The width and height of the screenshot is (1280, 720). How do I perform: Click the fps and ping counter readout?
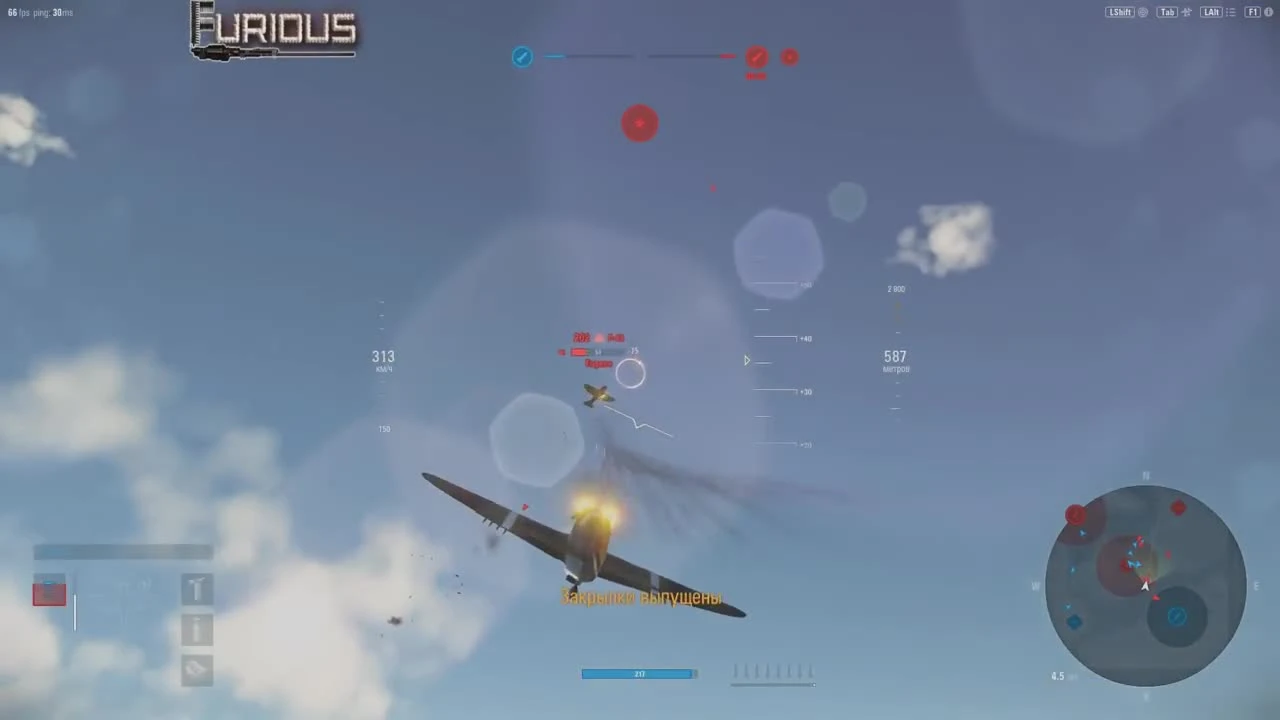coord(40,12)
